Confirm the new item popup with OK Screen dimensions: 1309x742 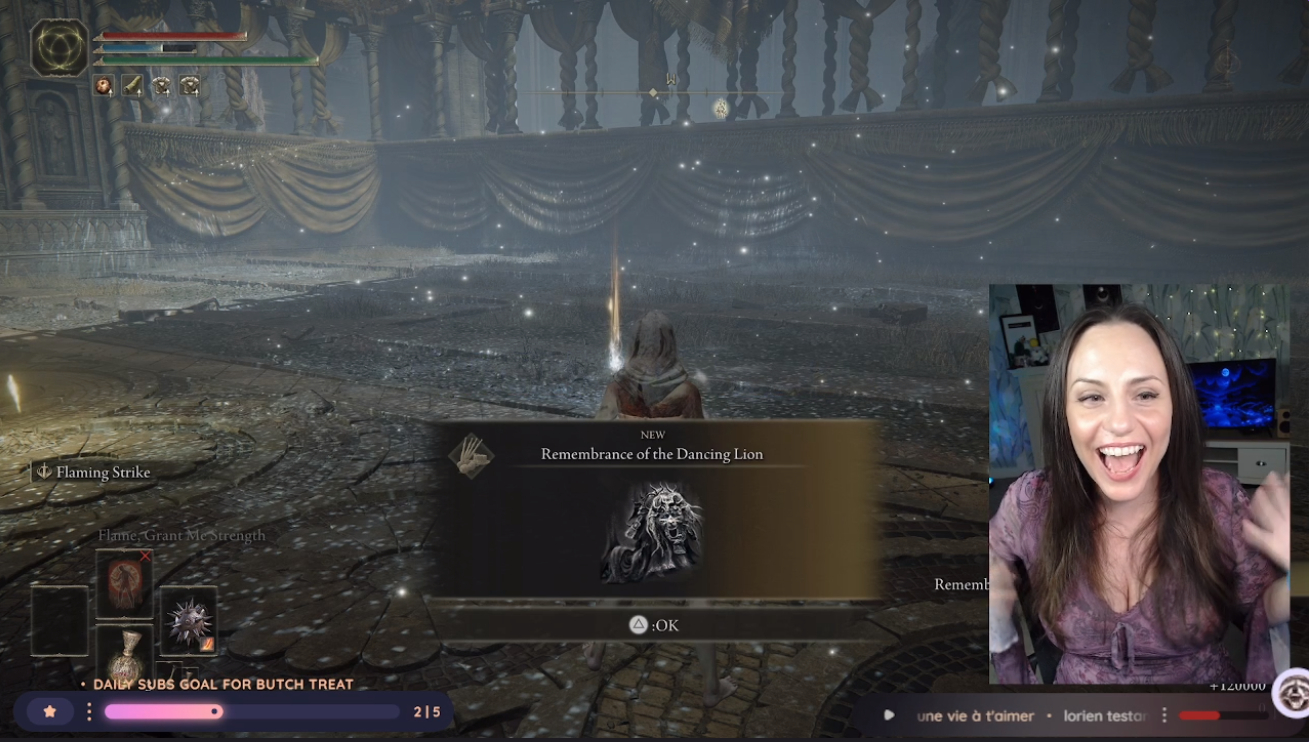[654, 625]
